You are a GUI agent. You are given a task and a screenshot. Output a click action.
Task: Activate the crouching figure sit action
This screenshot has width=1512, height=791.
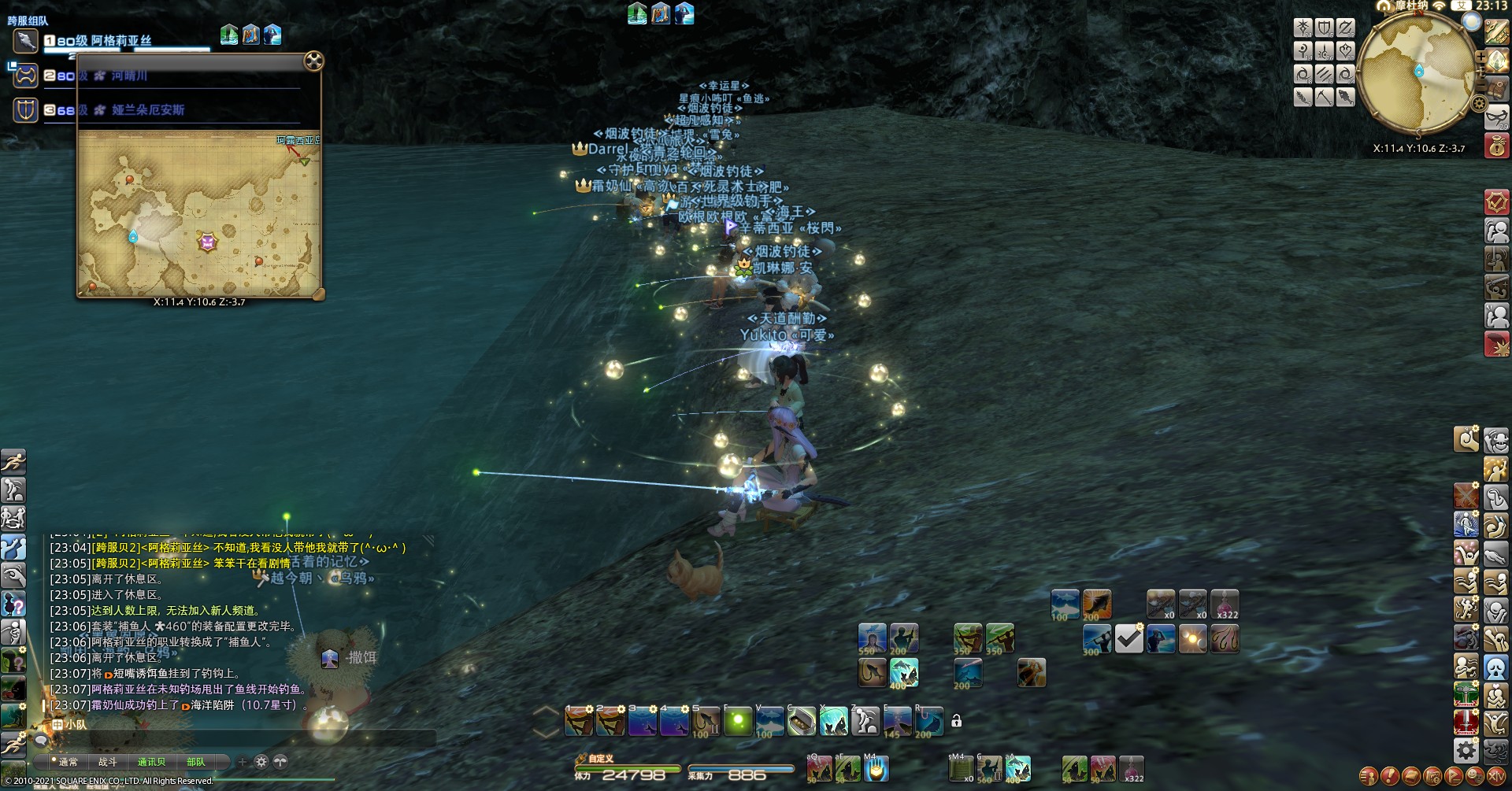(x=865, y=721)
